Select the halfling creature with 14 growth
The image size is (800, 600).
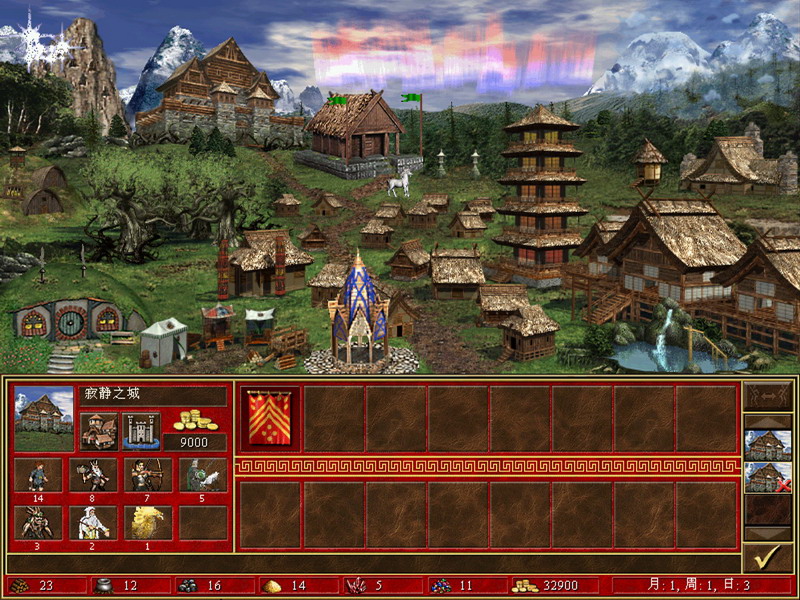point(38,474)
